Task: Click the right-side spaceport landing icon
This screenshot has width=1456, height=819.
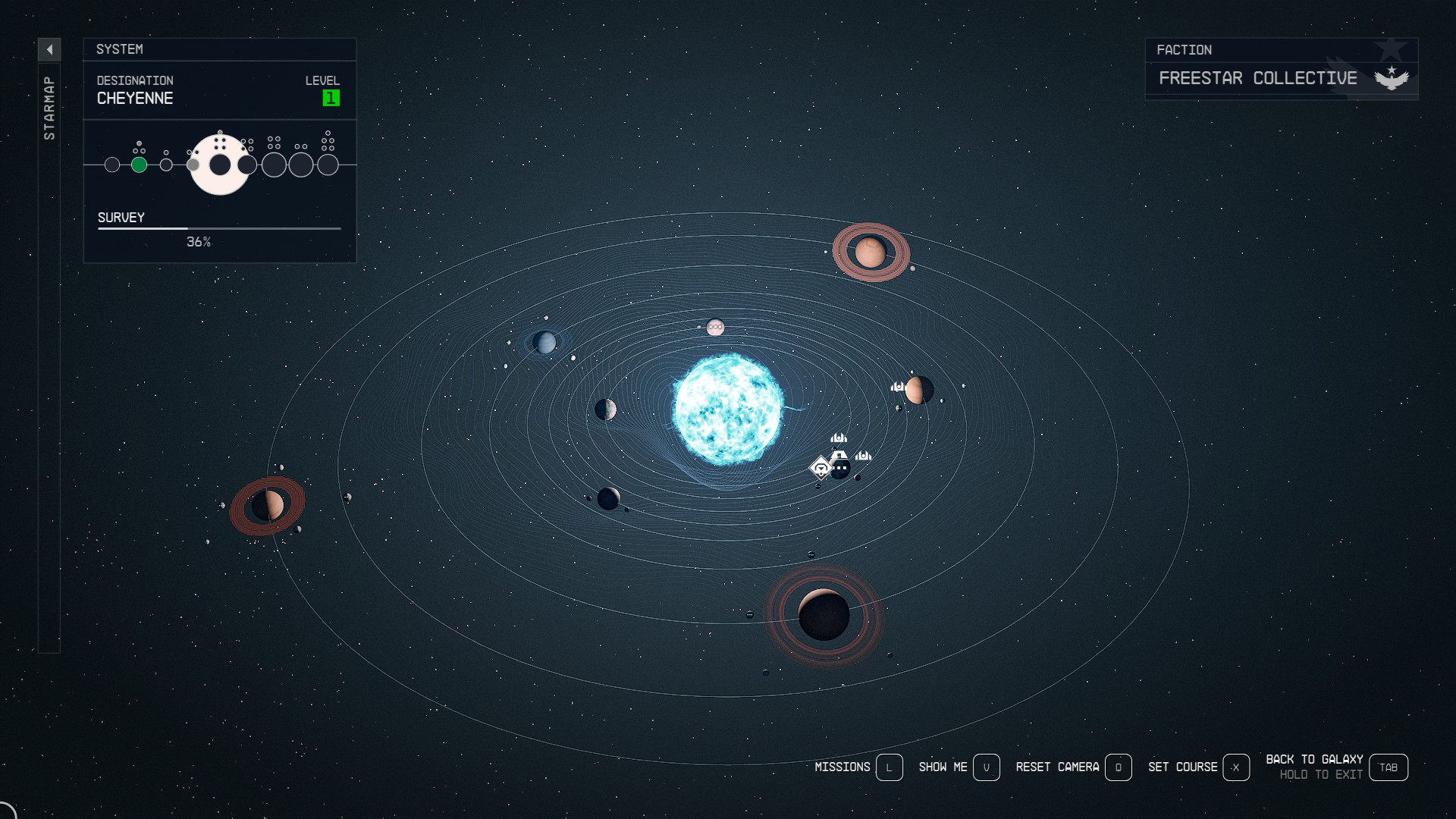Action: coord(864,456)
